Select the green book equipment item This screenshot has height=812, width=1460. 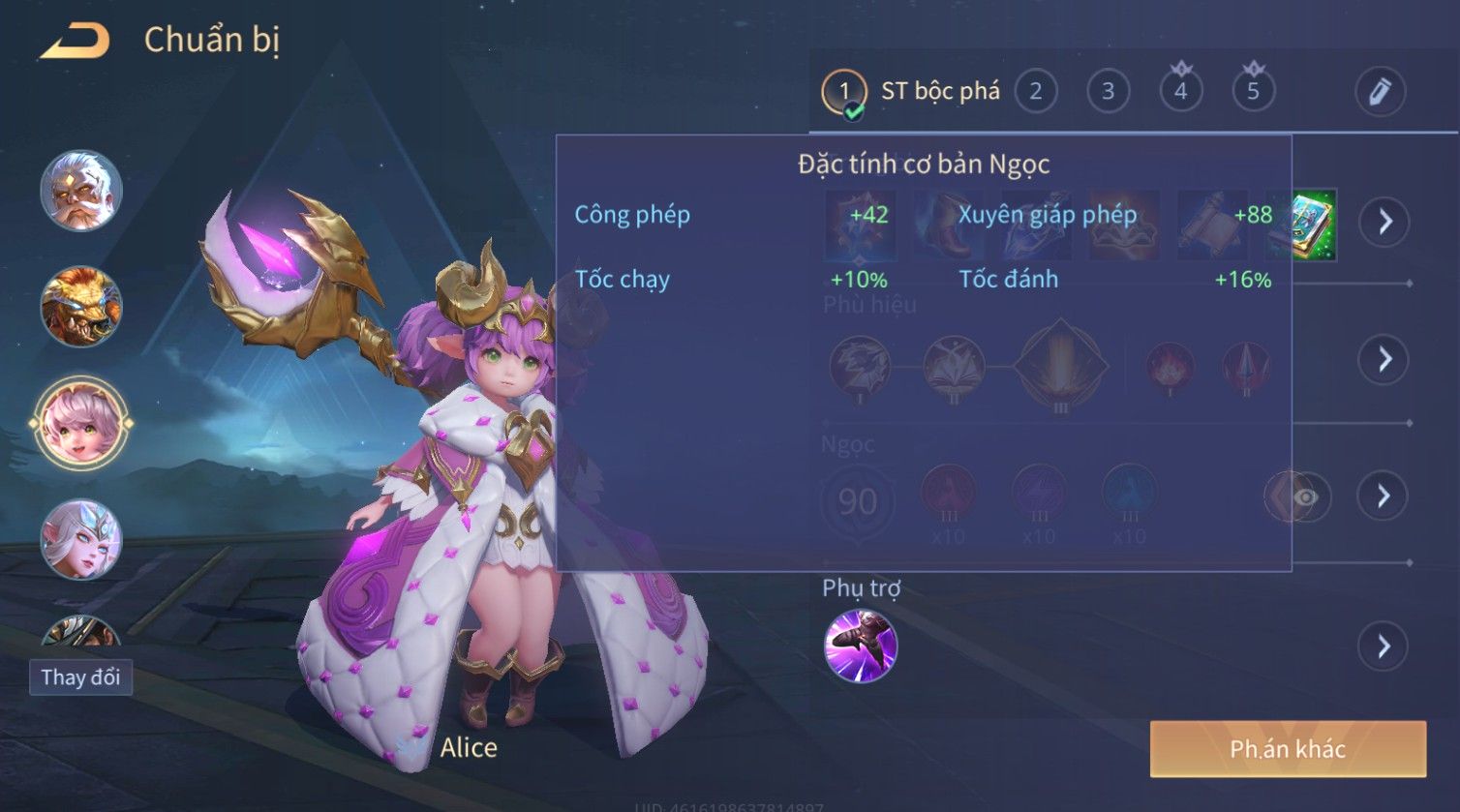tap(1314, 225)
